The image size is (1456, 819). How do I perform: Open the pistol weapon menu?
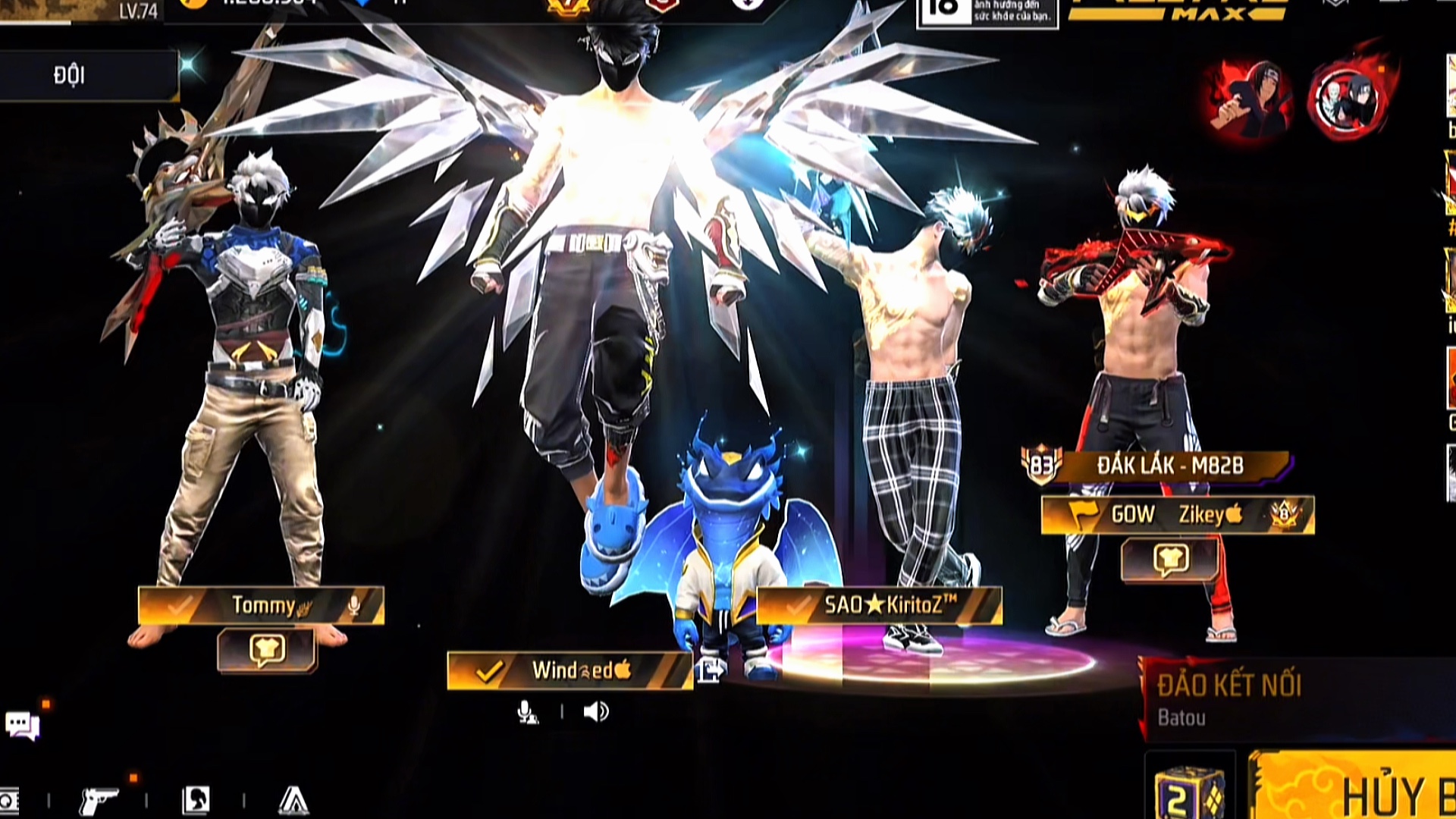pyautogui.click(x=99, y=800)
